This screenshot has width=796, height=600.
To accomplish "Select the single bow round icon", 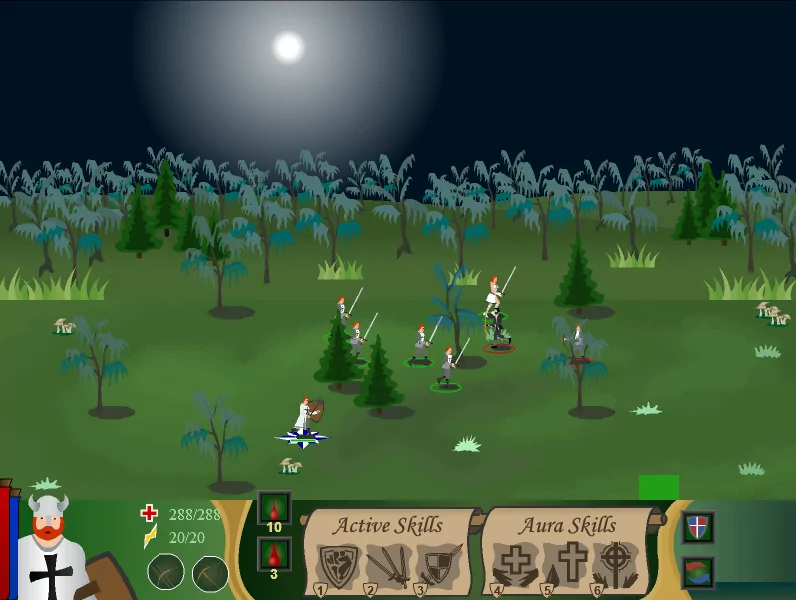I will pyautogui.click(x=210, y=573).
